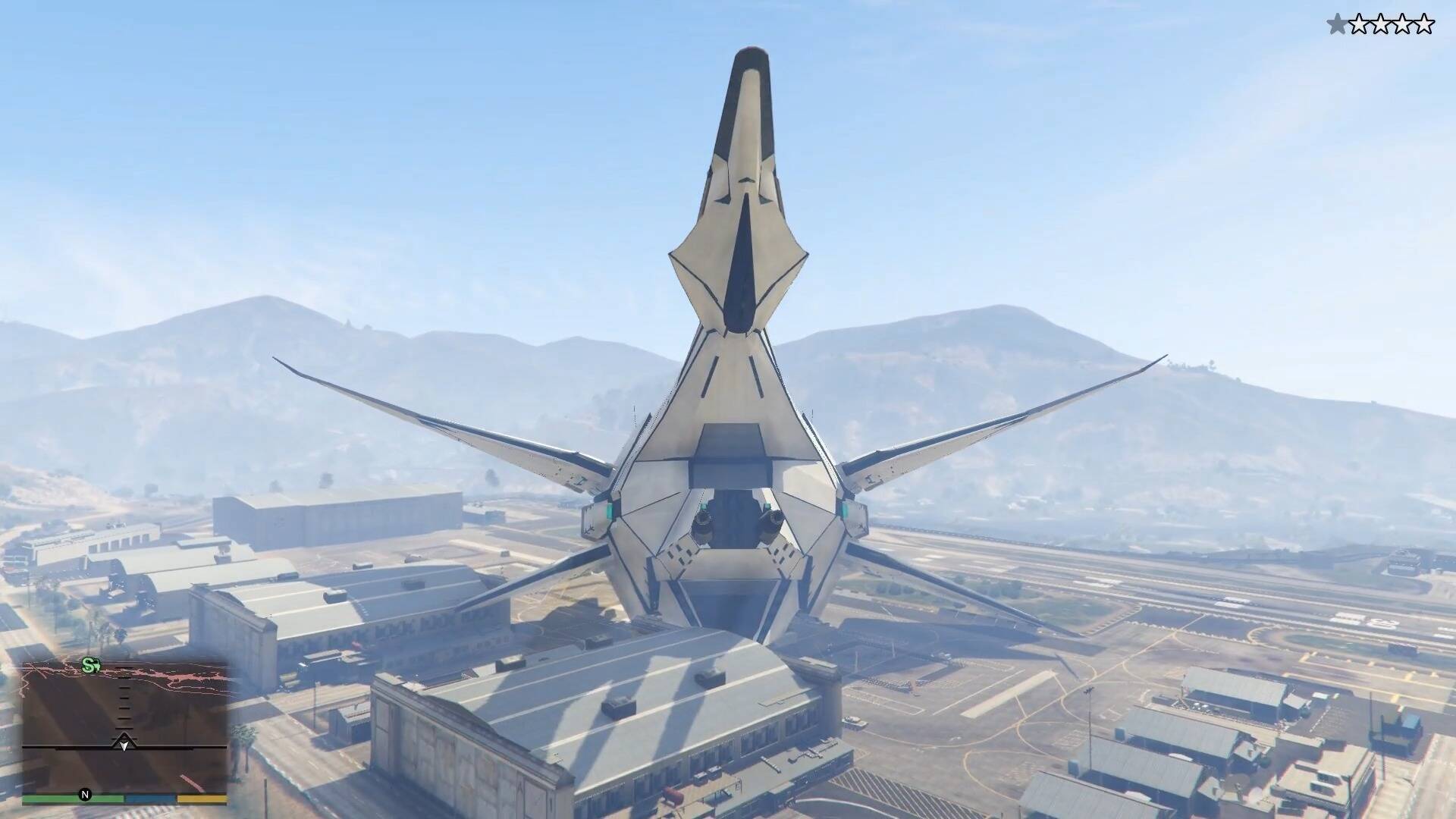1456x819 pixels.
Task: Click the North compass marker on minimap
Action: [85, 795]
